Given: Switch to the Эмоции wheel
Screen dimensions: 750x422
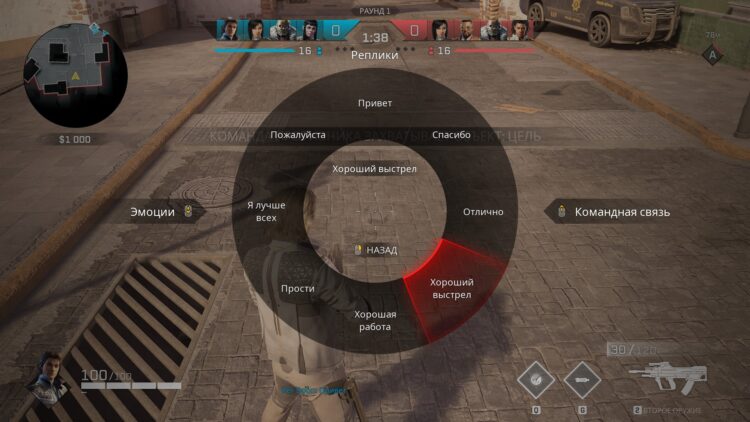Looking at the screenshot, I should (x=160, y=211).
